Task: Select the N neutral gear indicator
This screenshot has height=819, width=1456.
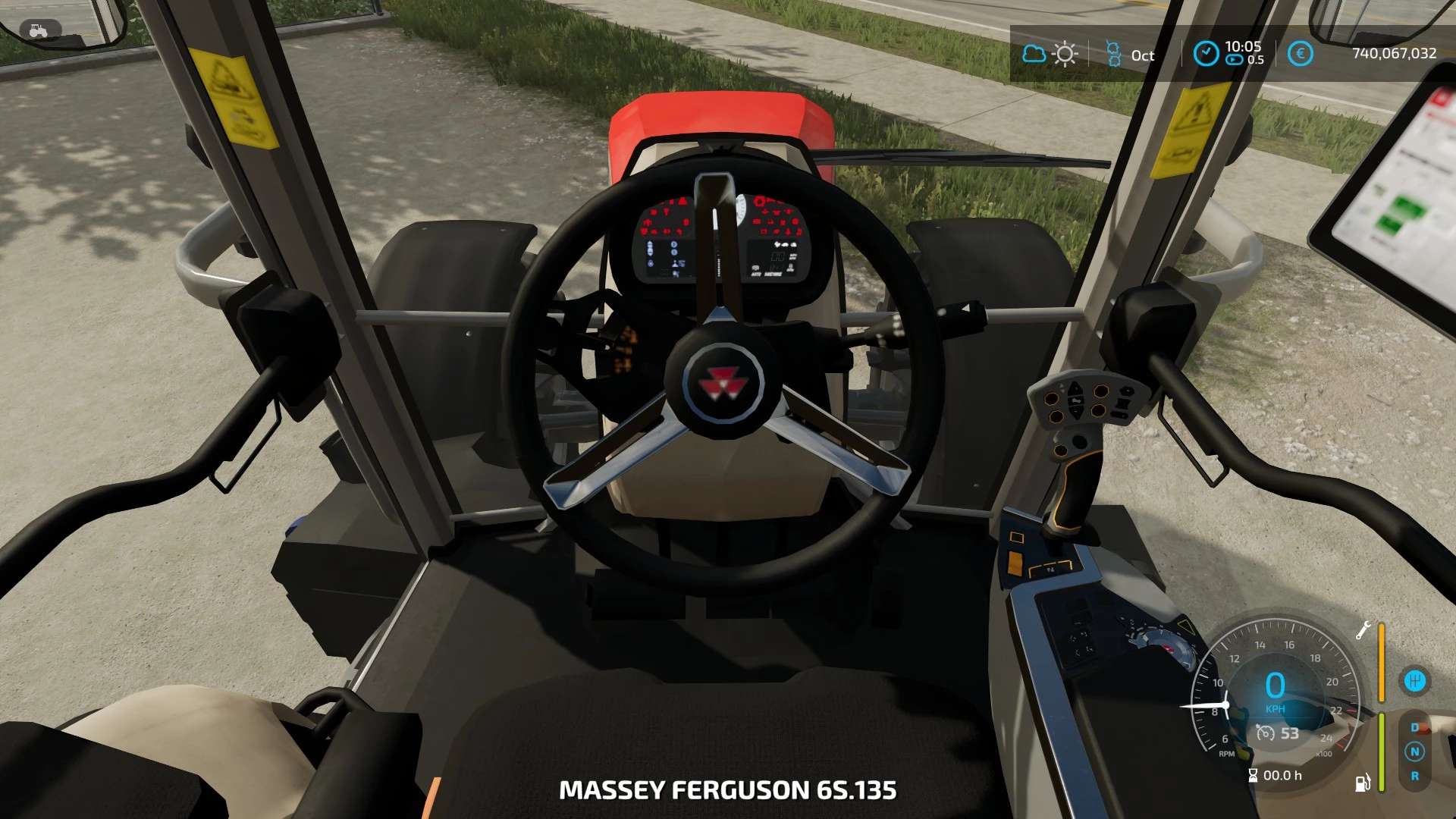Action: pos(1414,752)
